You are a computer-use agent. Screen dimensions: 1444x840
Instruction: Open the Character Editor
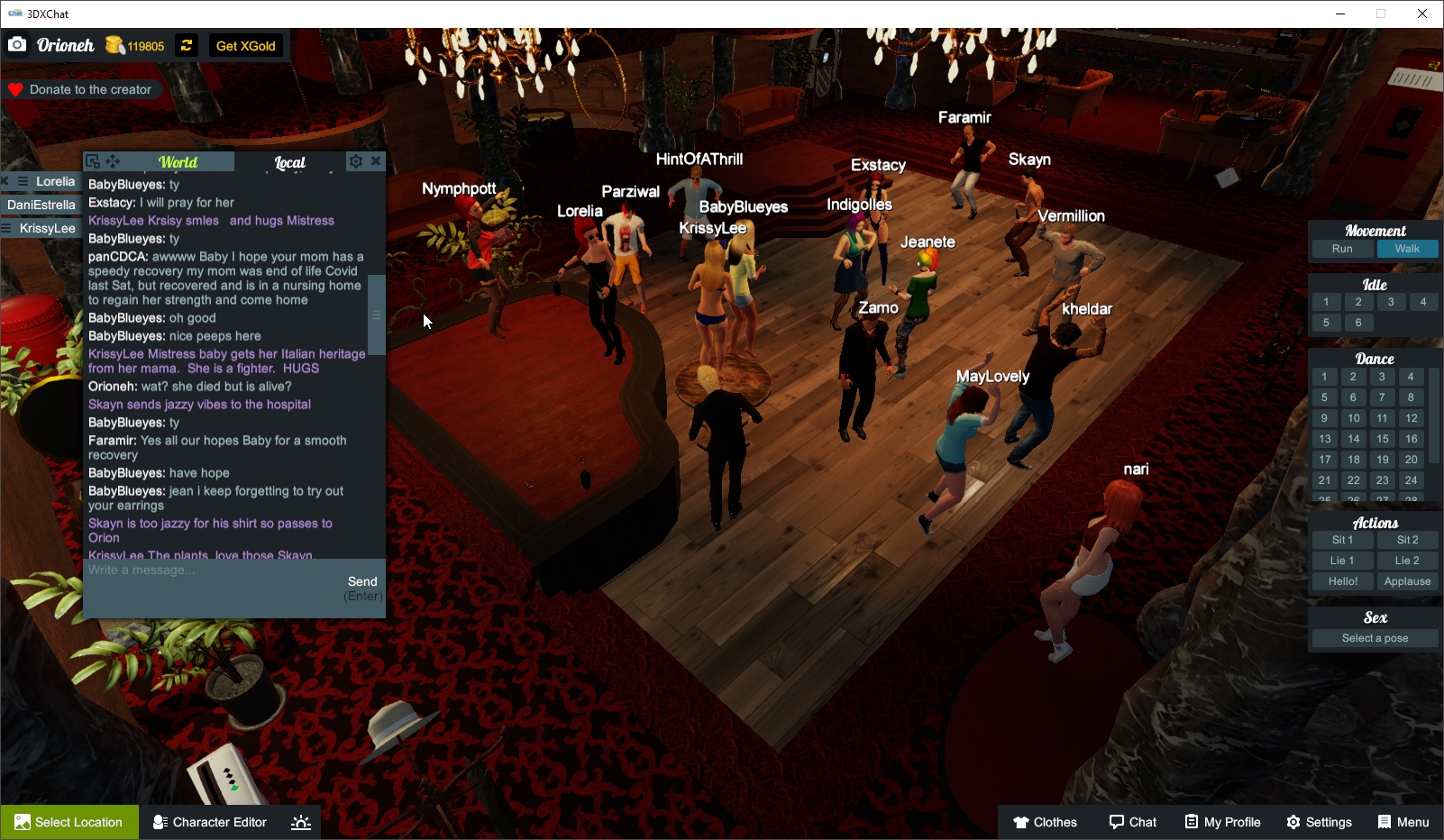click(209, 821)
